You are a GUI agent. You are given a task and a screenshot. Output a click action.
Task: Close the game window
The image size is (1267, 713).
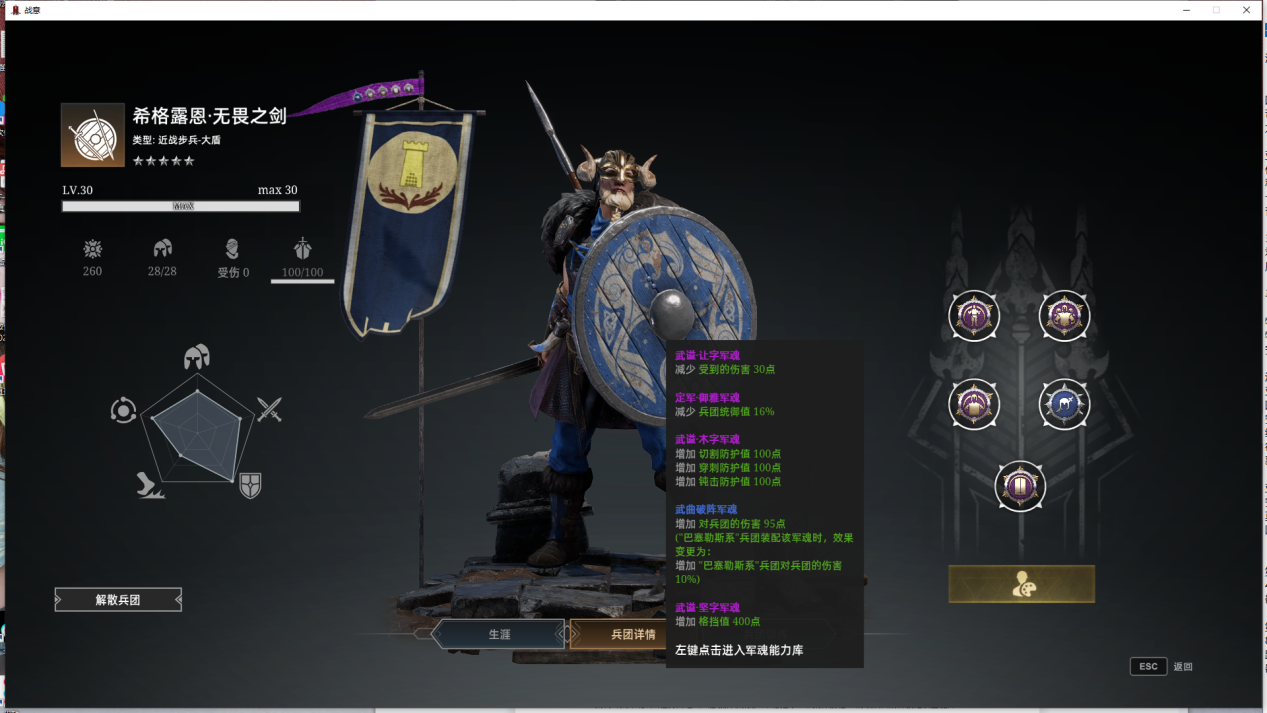(x=1247, y=10)
